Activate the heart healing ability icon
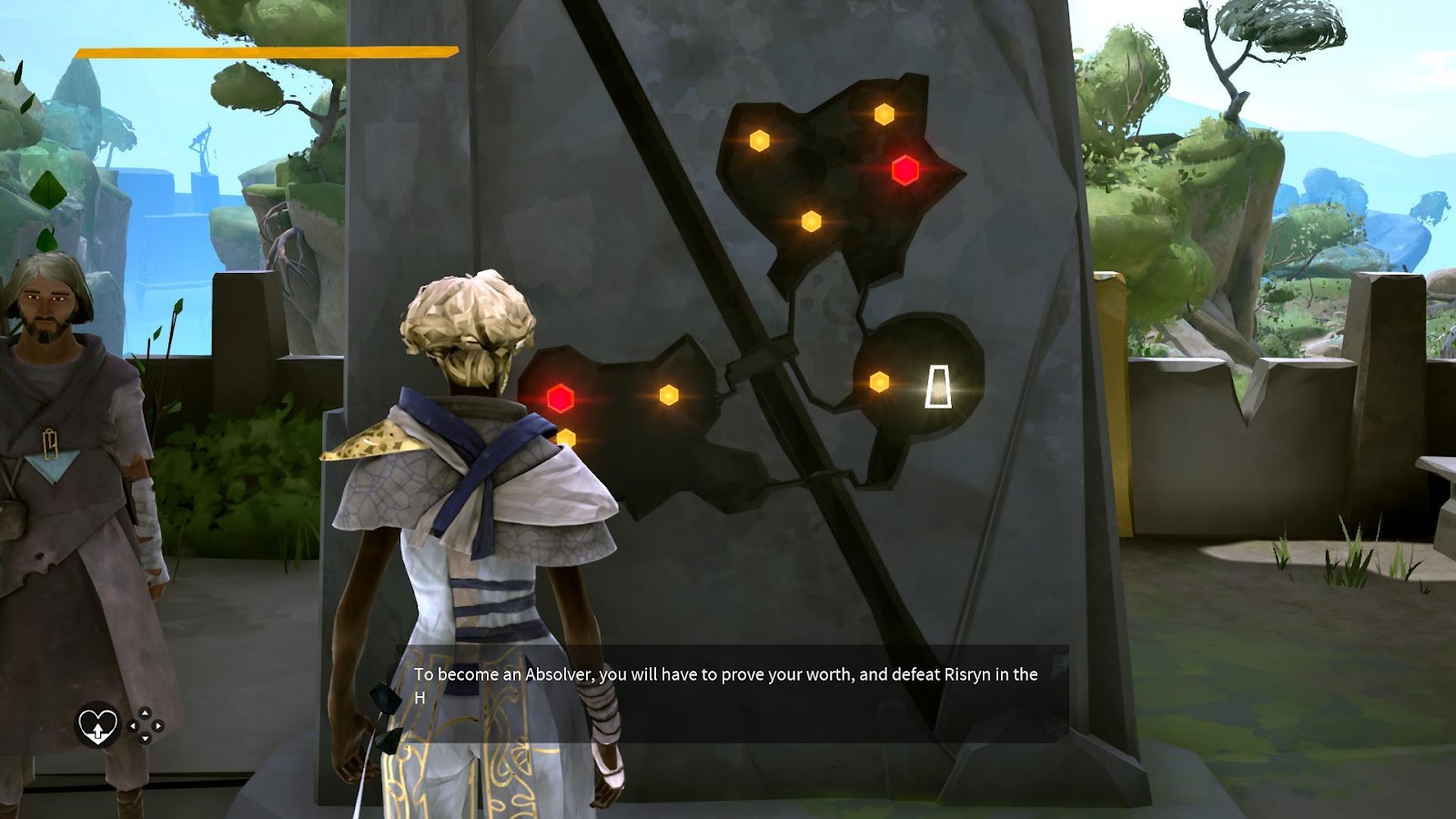 click(x=97, y=726)
